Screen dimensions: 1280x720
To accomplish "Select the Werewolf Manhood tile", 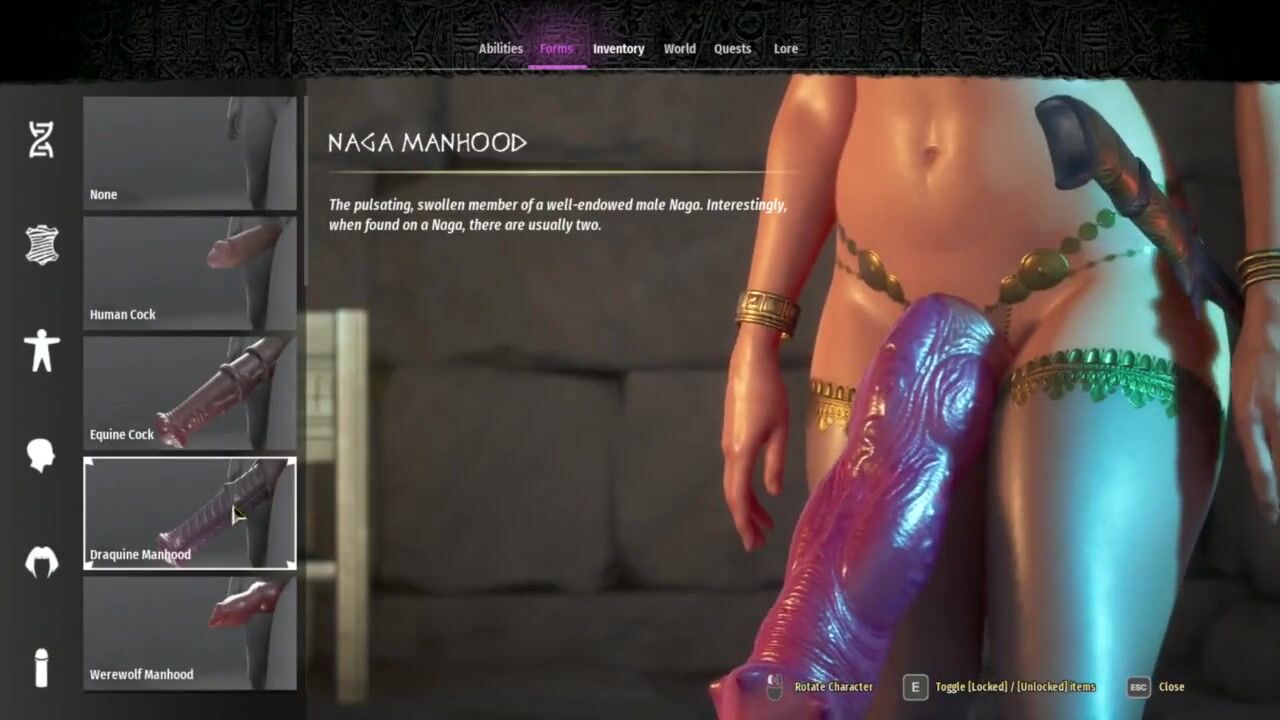I will click(189, 633).
